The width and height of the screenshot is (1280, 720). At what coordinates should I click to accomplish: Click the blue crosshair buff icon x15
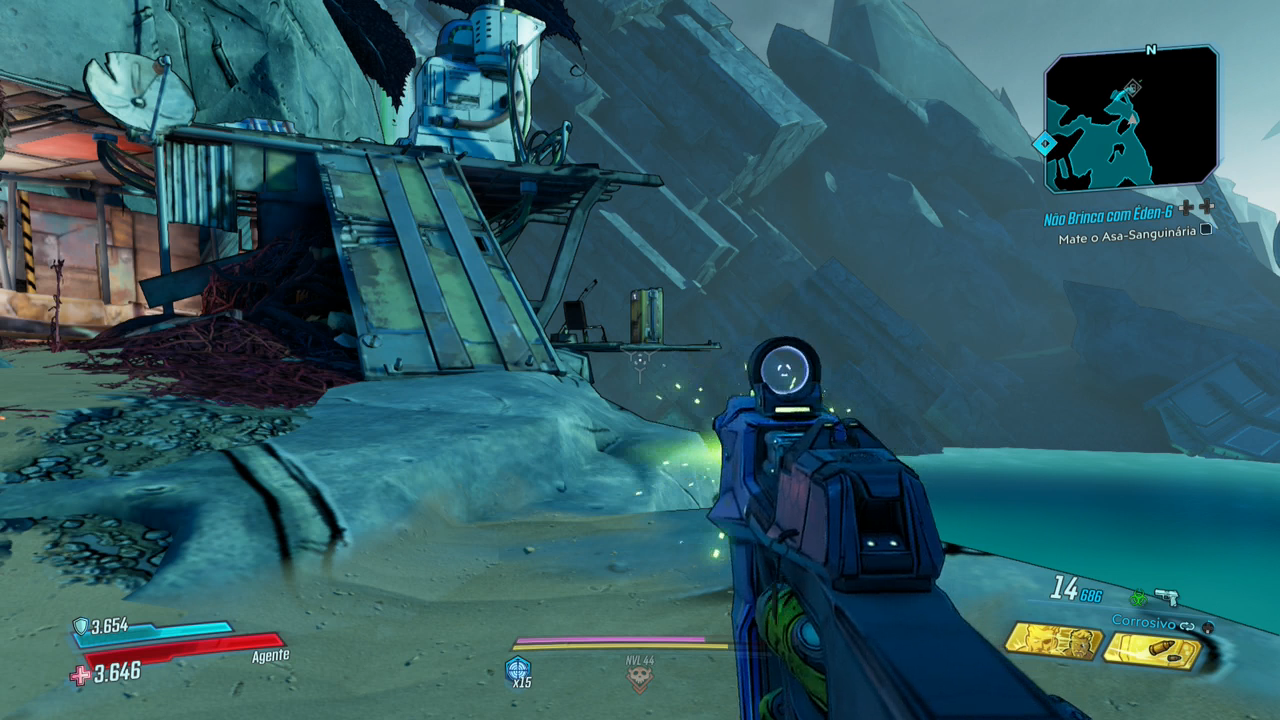pyautogui.click(x=518, y=668)
